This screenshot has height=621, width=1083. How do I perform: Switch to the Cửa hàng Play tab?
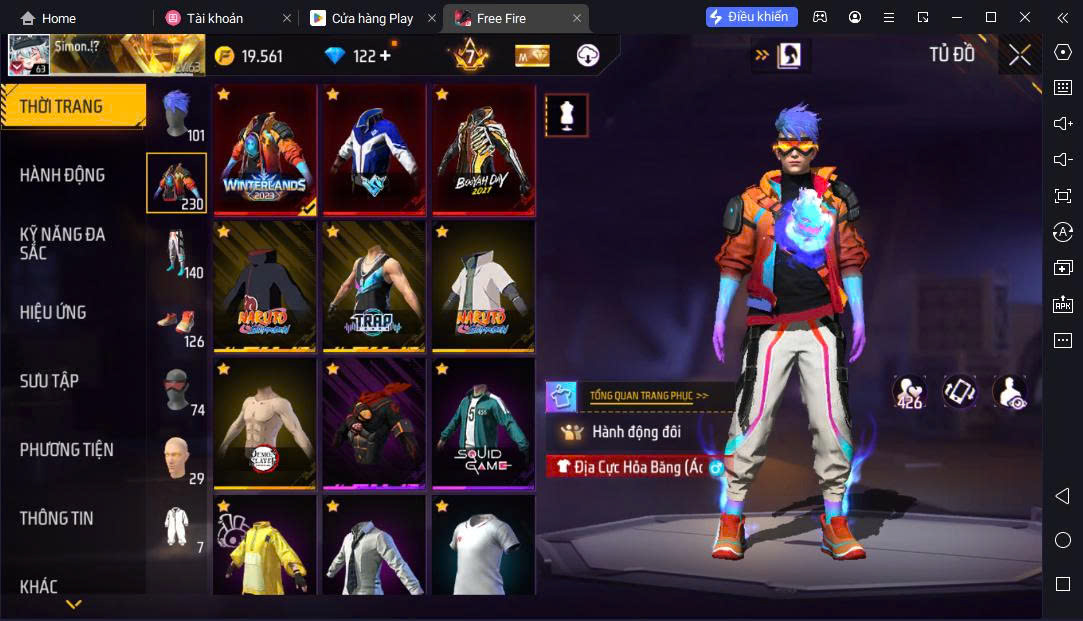click(372, 18)
